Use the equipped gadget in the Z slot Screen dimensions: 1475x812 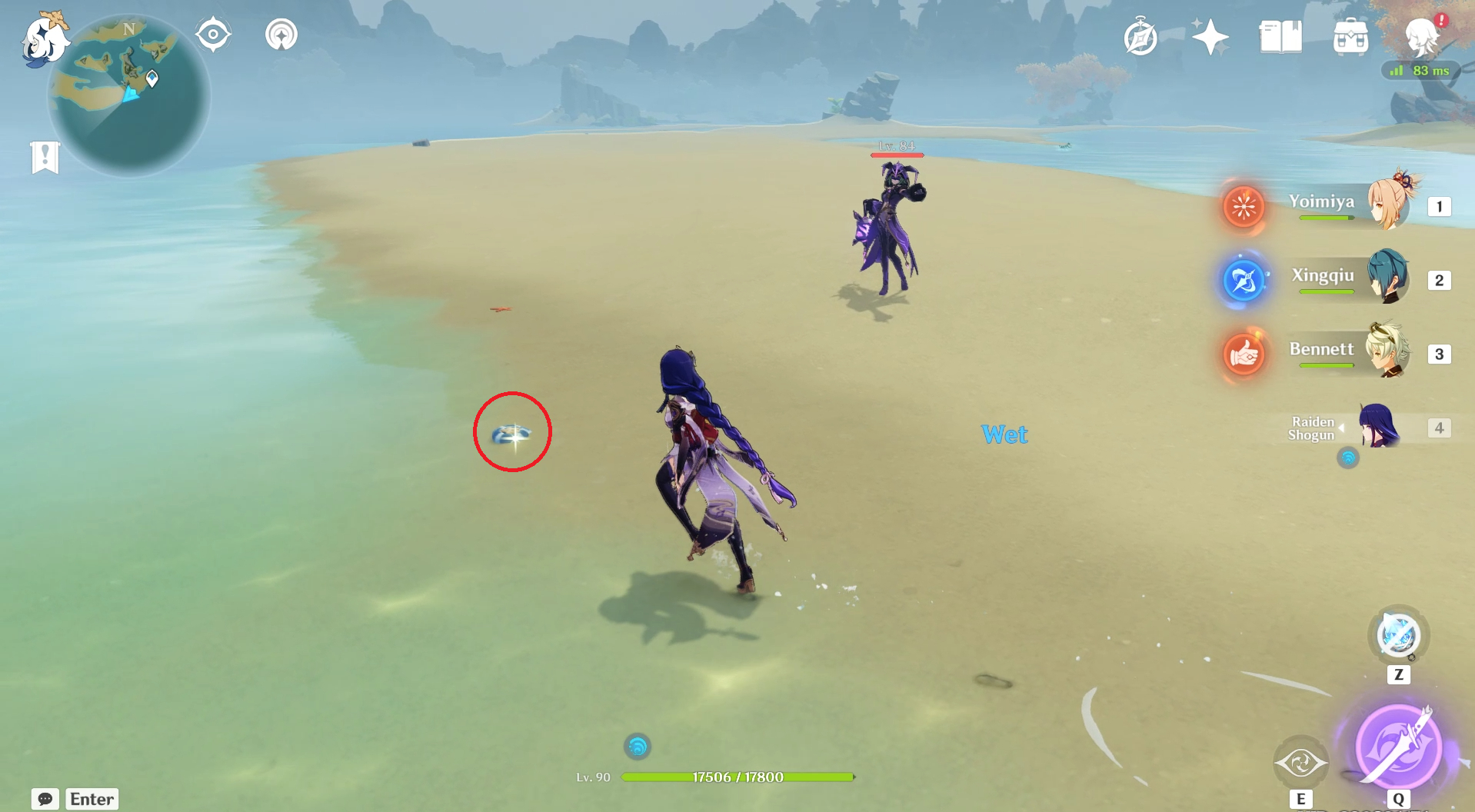1397,635
